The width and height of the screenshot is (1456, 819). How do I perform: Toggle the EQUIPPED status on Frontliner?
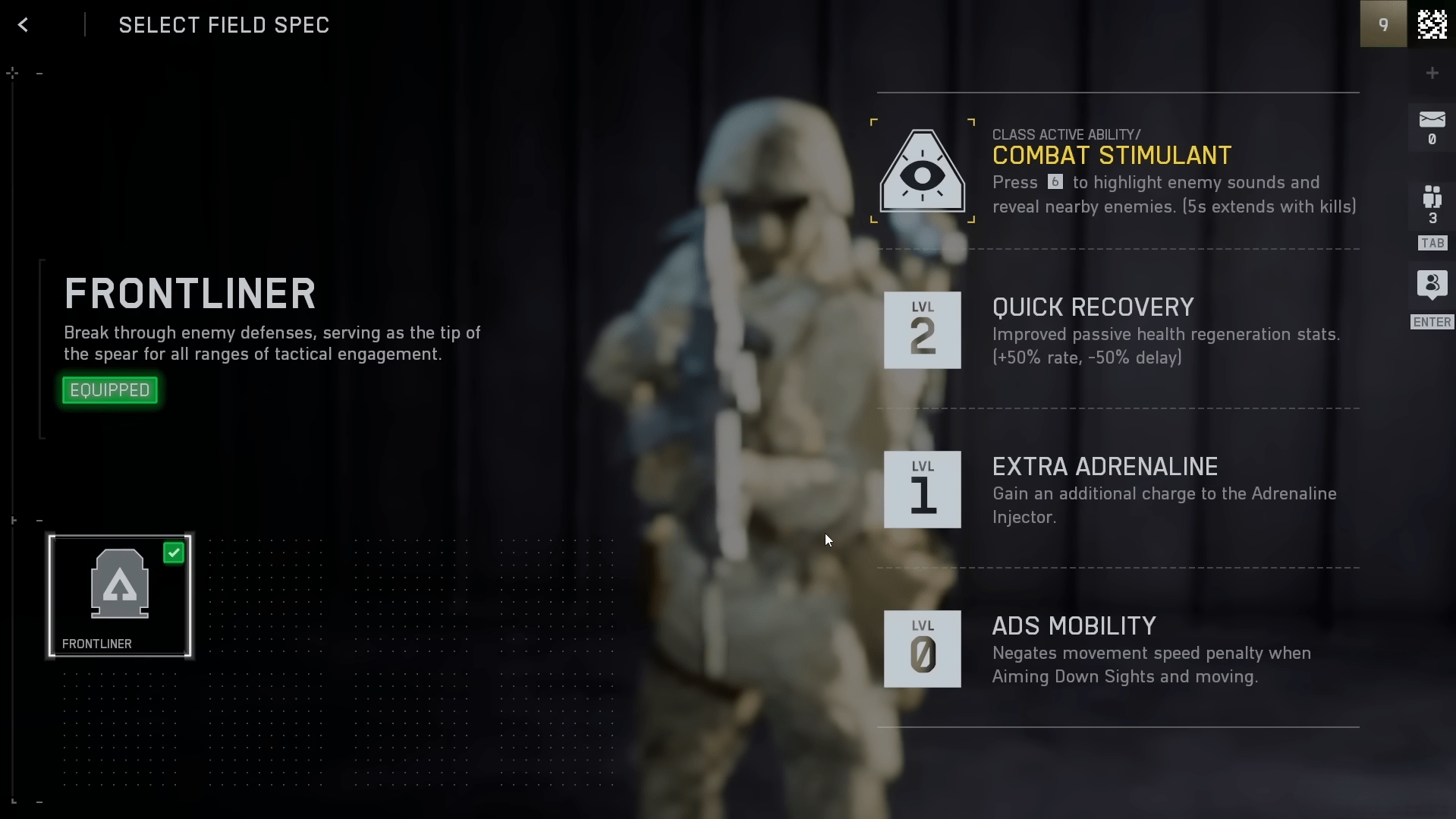coord(109,389)
